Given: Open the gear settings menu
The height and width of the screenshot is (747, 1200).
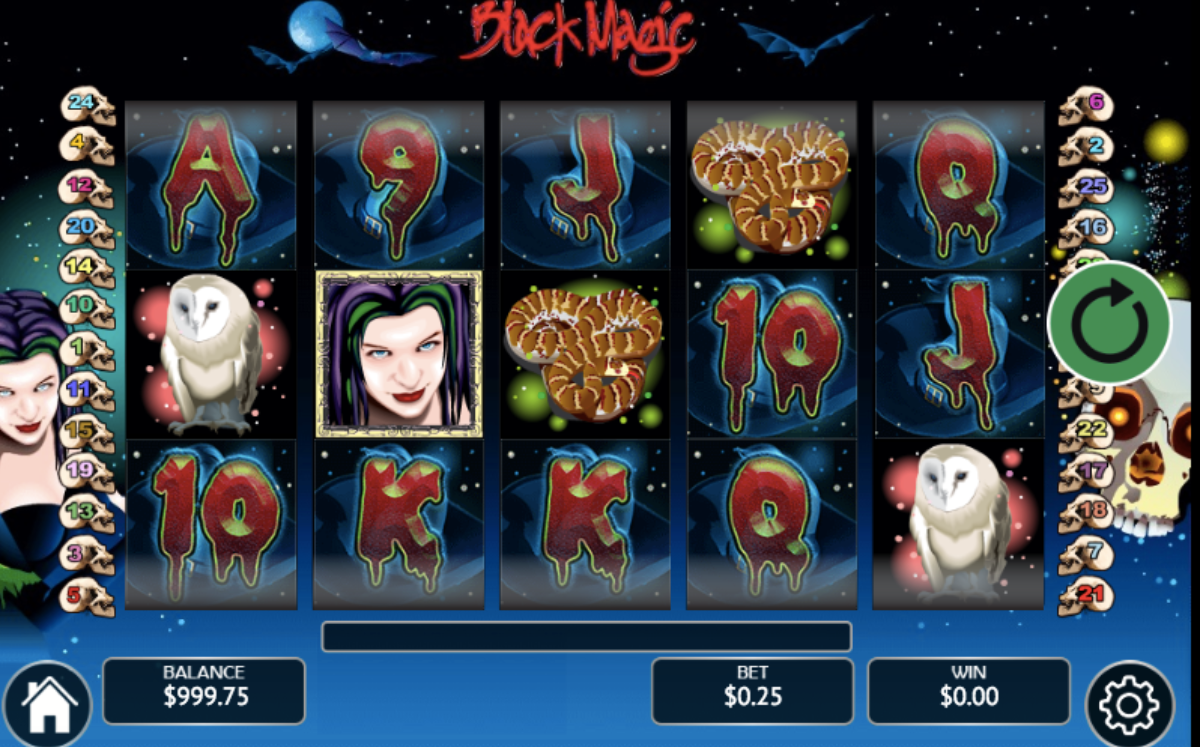Looking at the screenshot, I should [x=1128, y=705].
